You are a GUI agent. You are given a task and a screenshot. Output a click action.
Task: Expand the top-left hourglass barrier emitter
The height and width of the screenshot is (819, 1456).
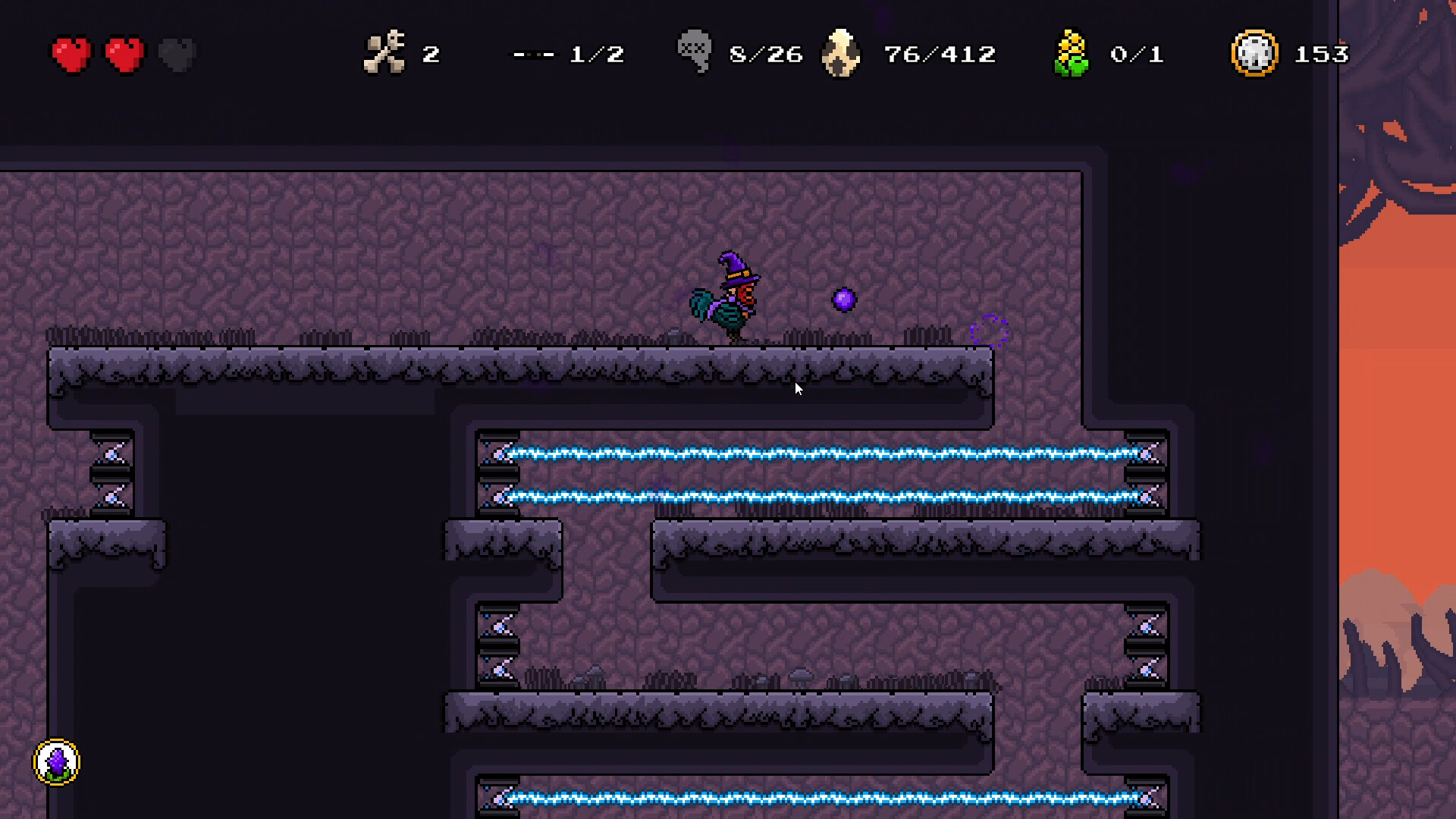pos(111,453)
